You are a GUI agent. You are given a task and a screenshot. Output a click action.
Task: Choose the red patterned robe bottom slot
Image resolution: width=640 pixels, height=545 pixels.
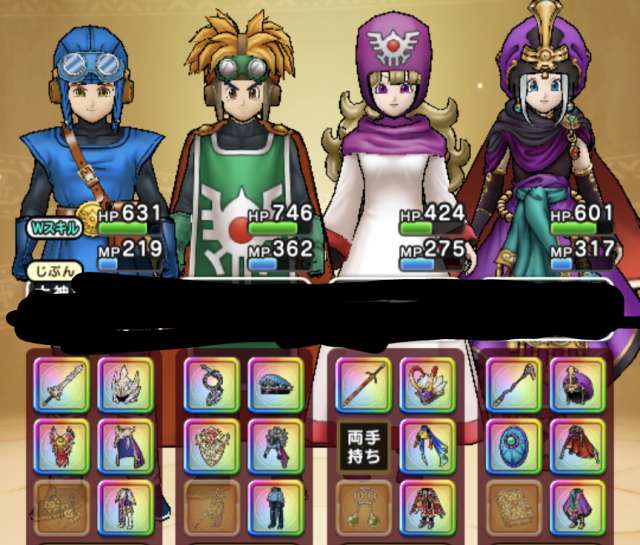tap(427, 507)
